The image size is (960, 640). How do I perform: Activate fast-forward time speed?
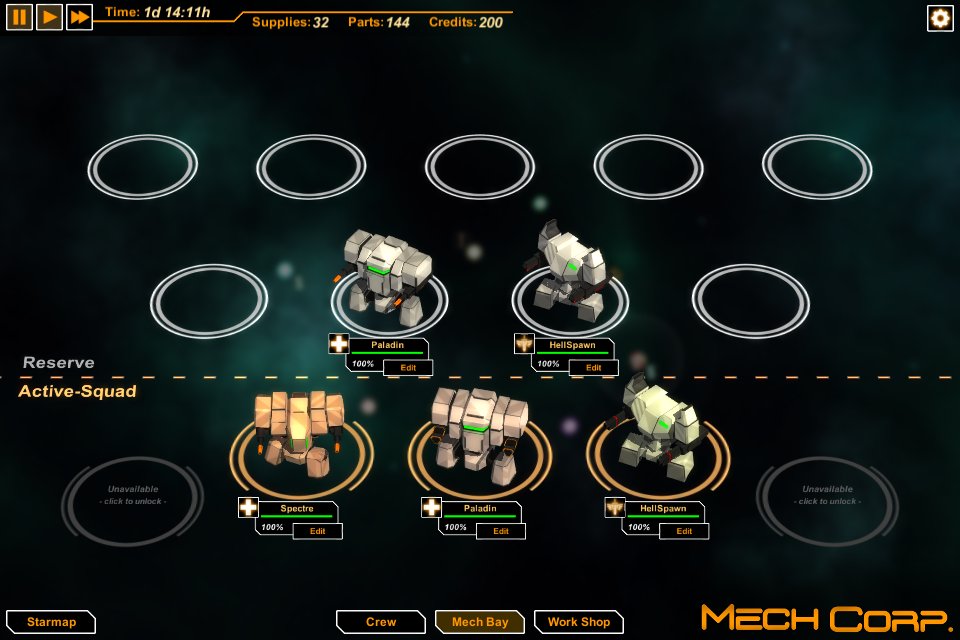[79, 17]
